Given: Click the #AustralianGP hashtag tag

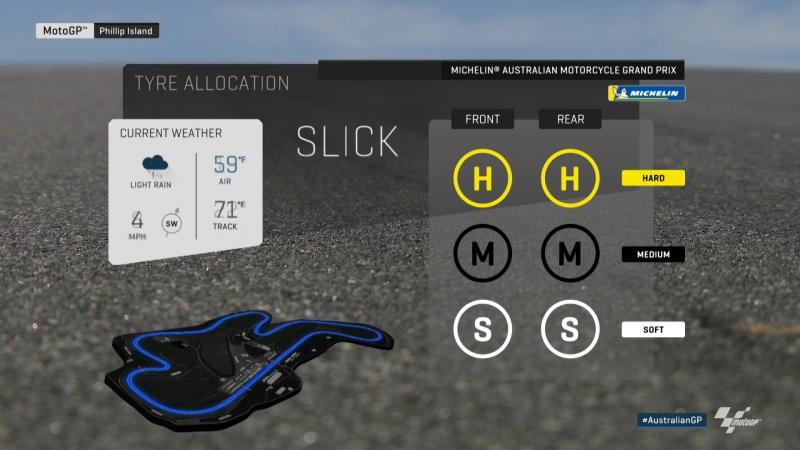Looking at the screenshot, I should (672, 420).
